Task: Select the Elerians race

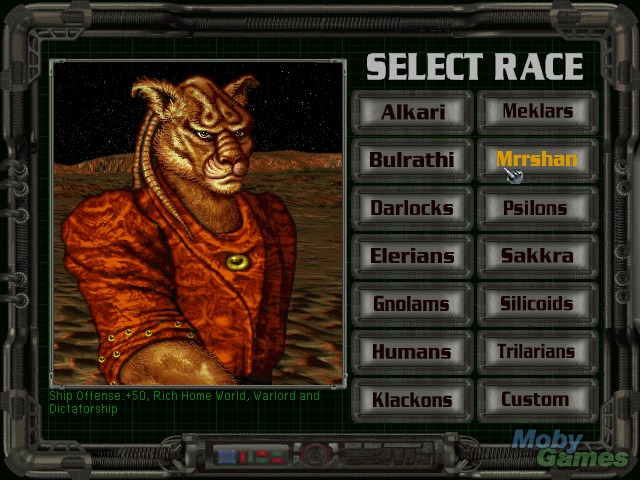Action: click(x=412, y=256)
